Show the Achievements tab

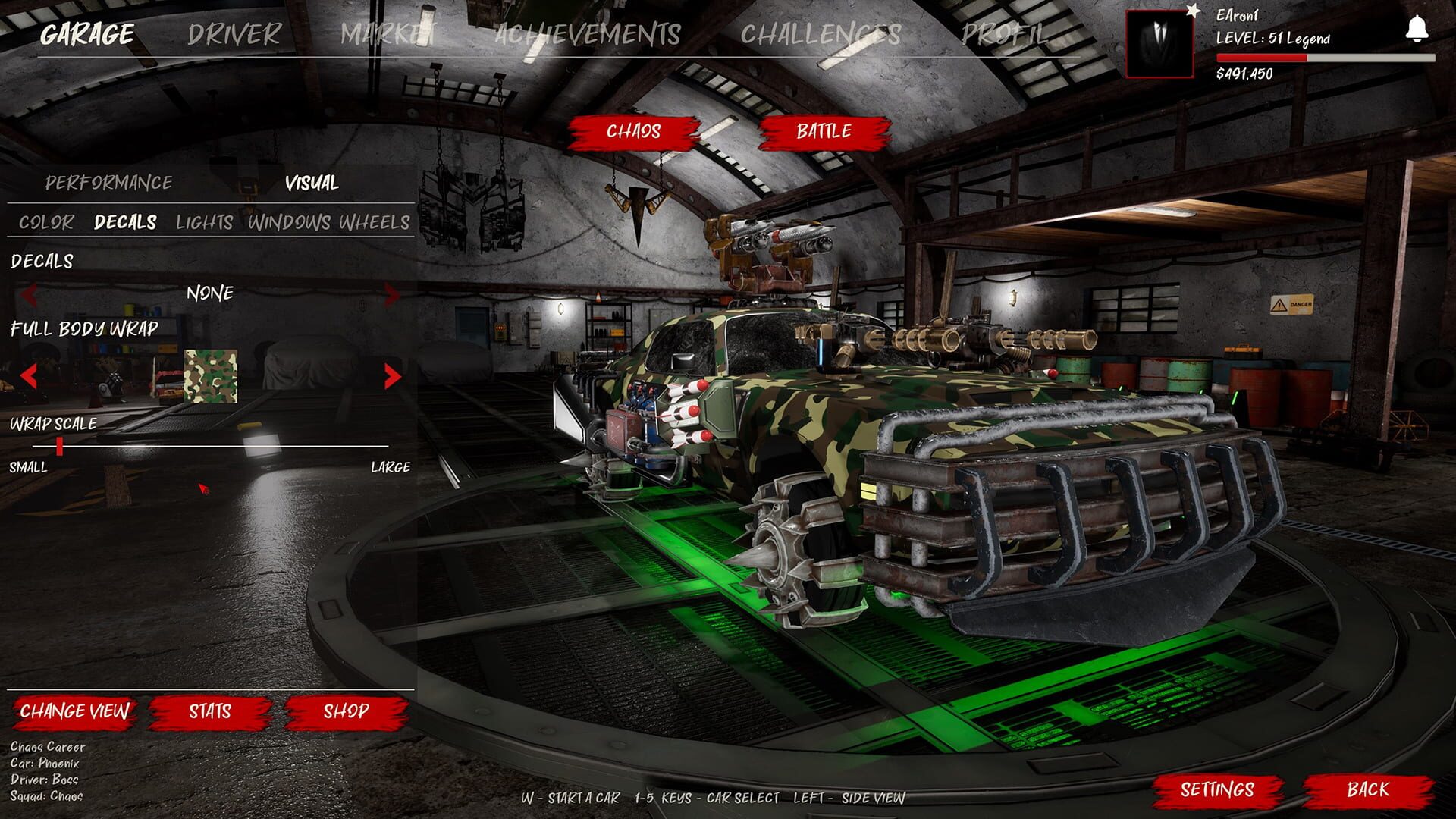587,34
